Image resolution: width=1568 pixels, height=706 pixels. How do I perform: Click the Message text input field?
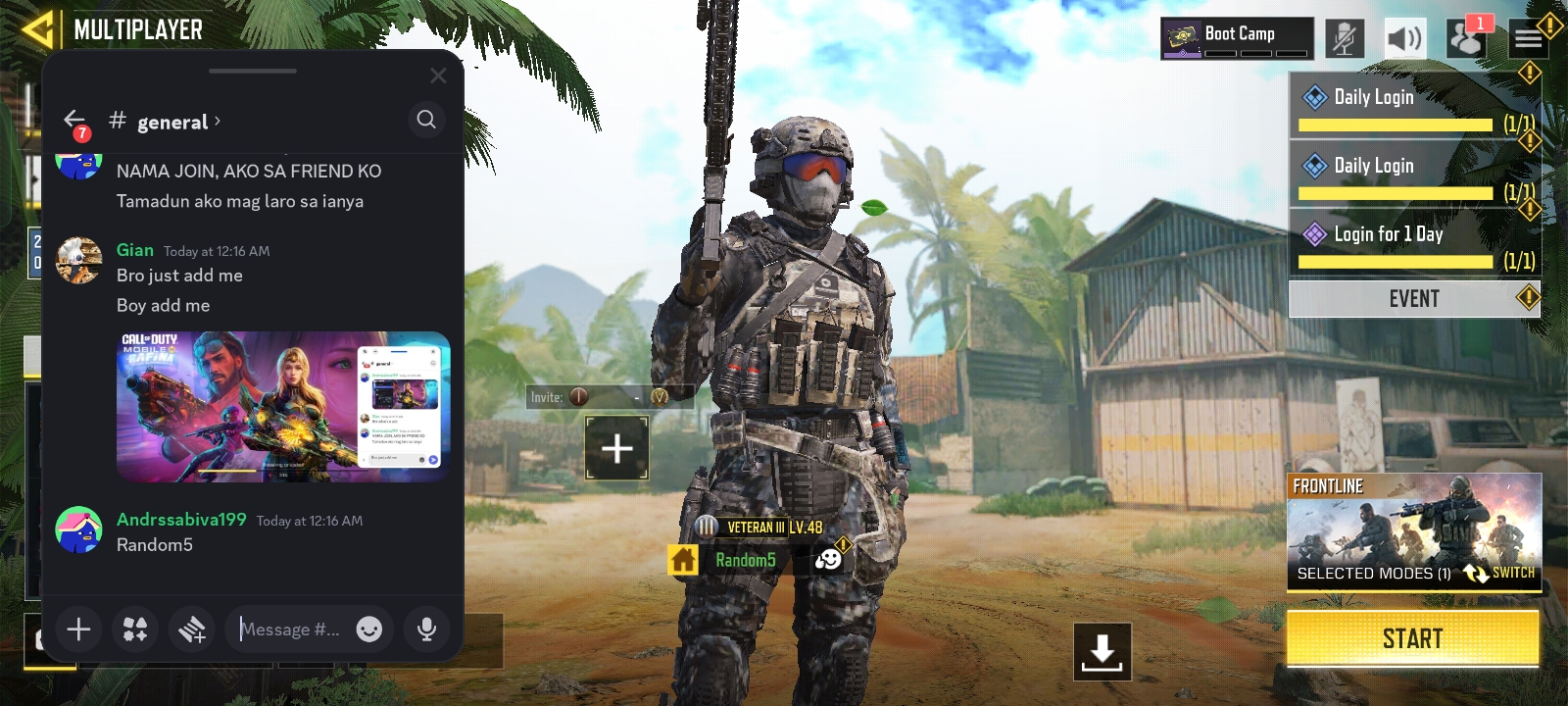point(292,630)
